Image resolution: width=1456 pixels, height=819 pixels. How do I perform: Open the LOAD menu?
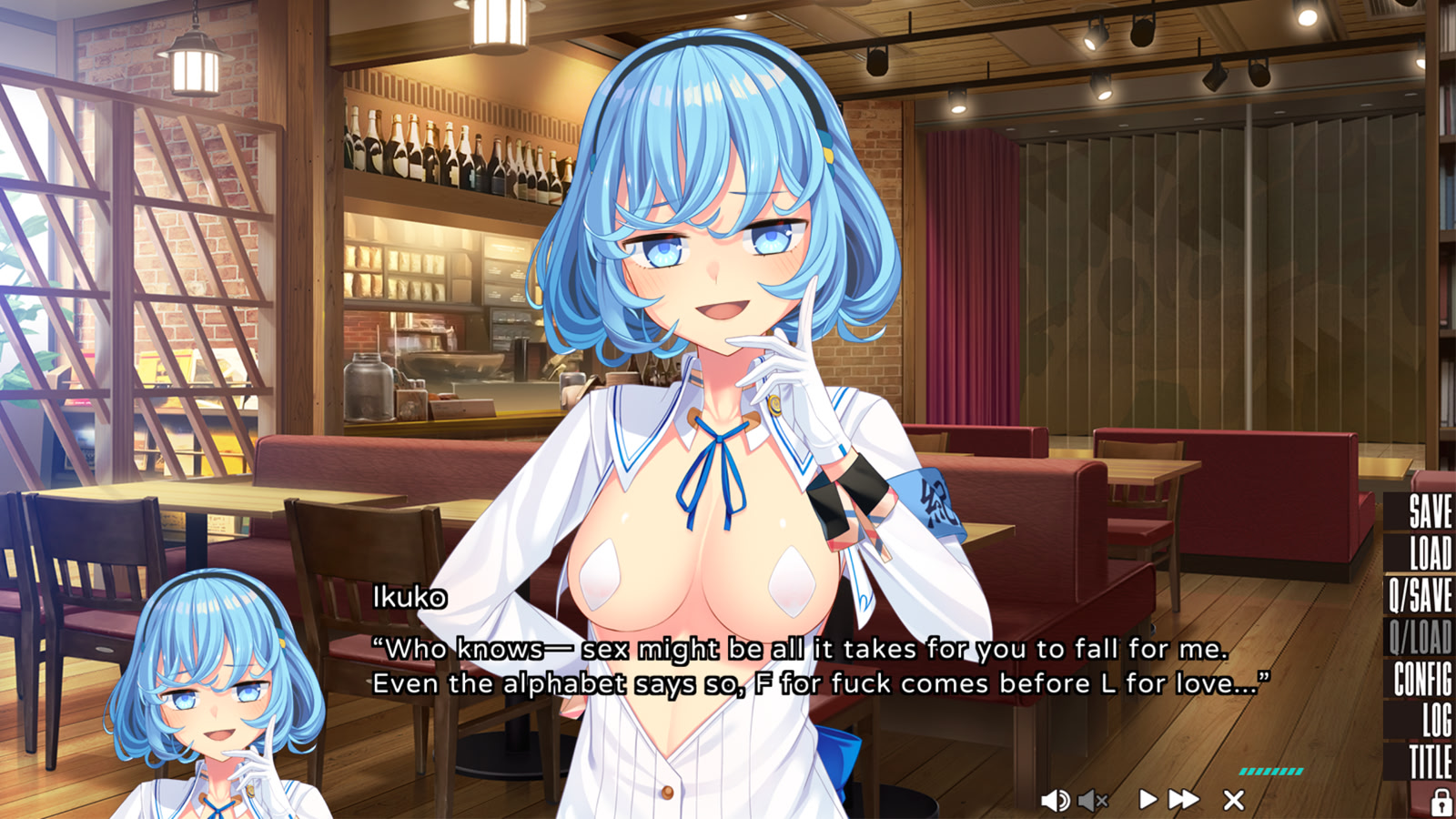[x=1431, y=553]
